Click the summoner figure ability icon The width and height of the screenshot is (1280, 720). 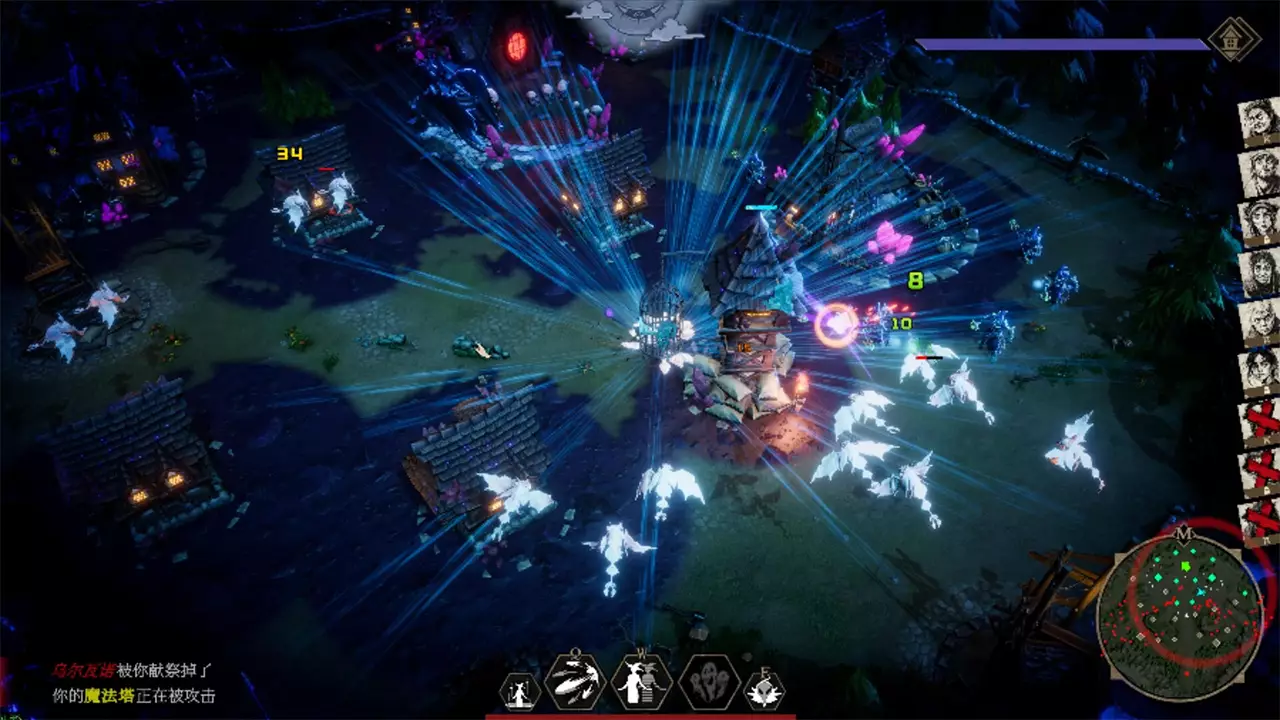(520, 691)
